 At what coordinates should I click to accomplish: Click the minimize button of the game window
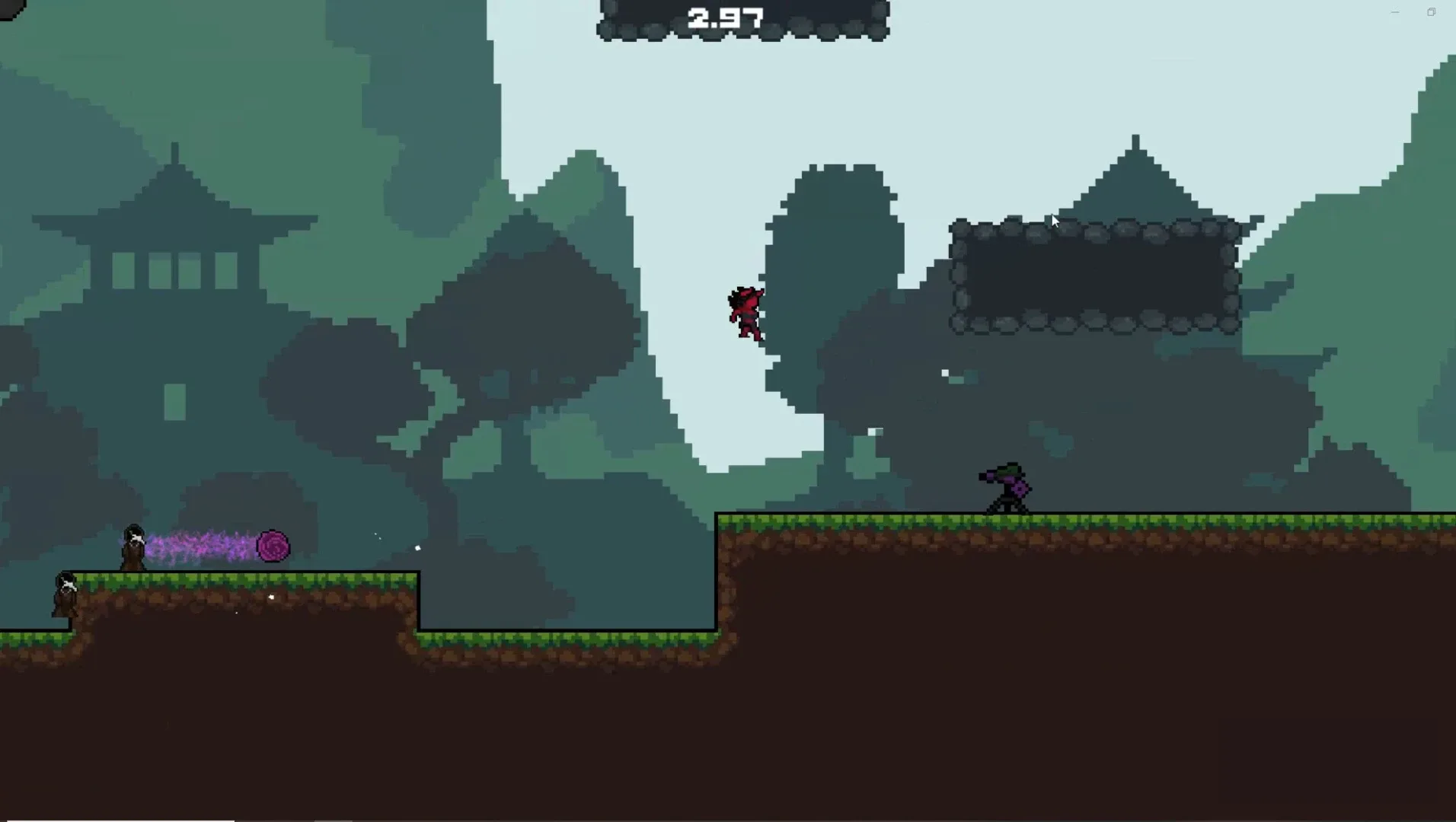pos(1395,11)
